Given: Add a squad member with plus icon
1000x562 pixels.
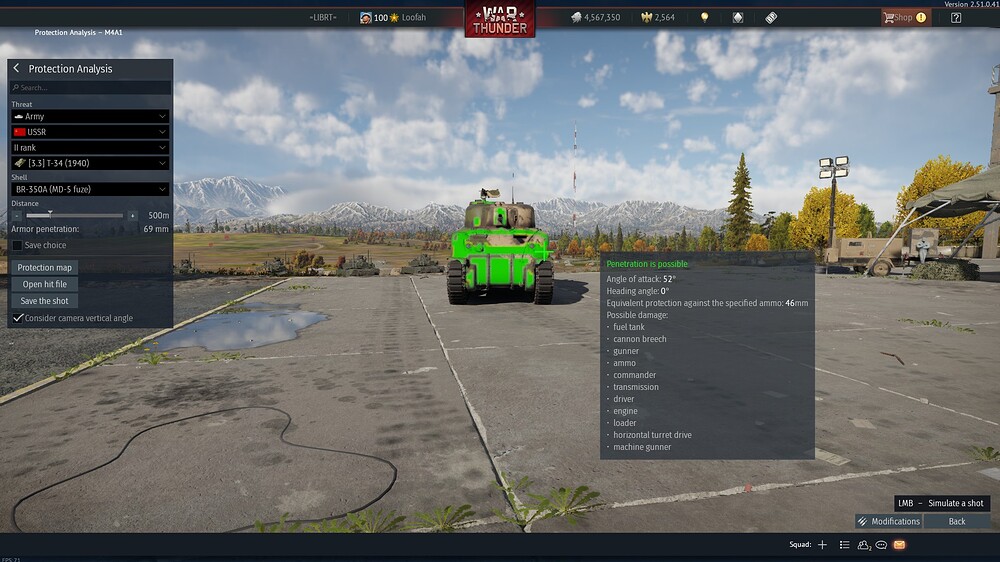Looking at the screenshot, I should pos(822,545).
